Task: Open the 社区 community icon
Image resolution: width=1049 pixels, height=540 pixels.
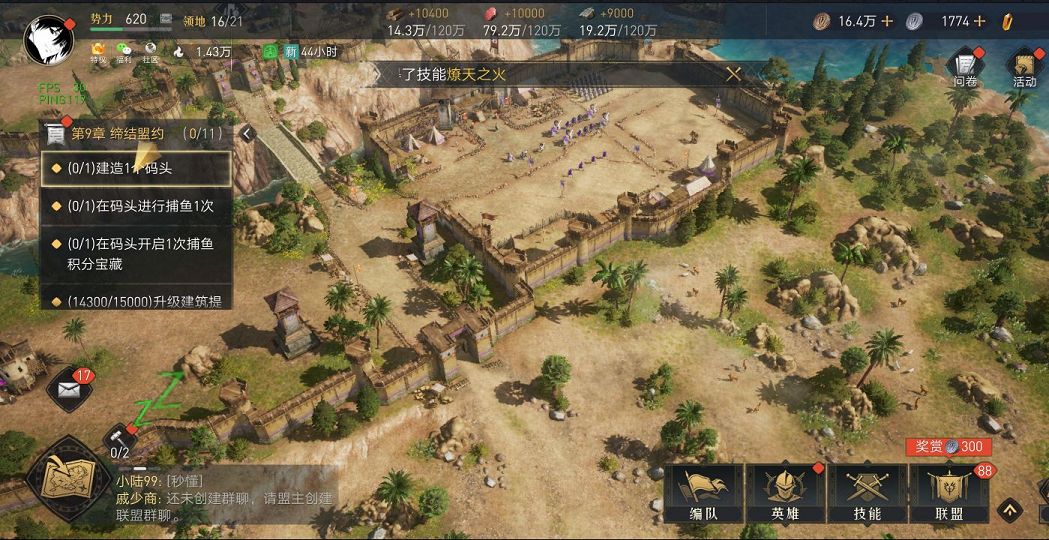Action: 150,50
